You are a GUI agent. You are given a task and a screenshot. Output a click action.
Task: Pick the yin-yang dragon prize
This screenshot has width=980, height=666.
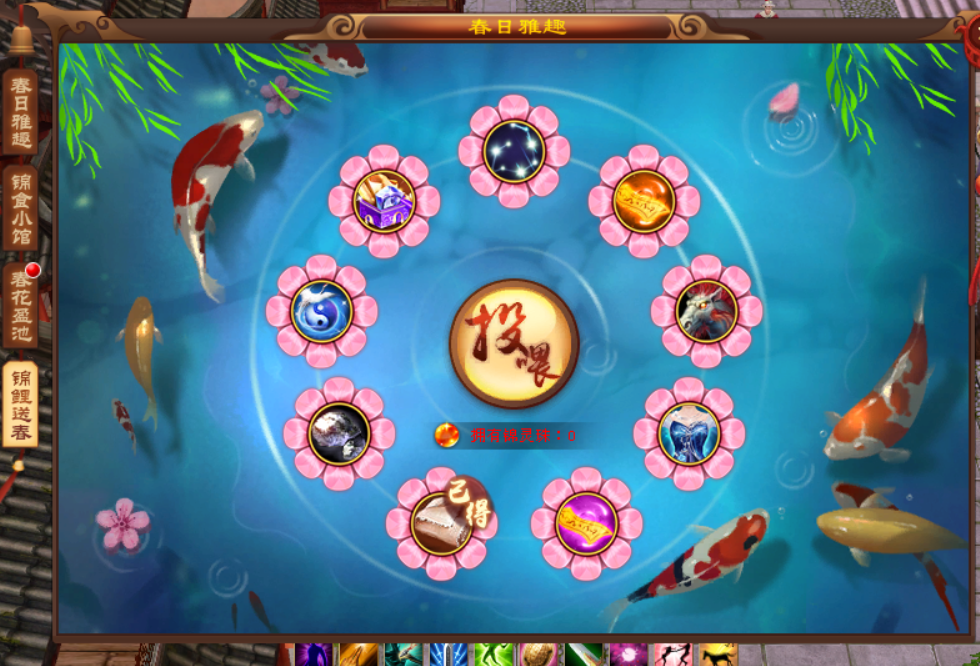tap(322, 311)
